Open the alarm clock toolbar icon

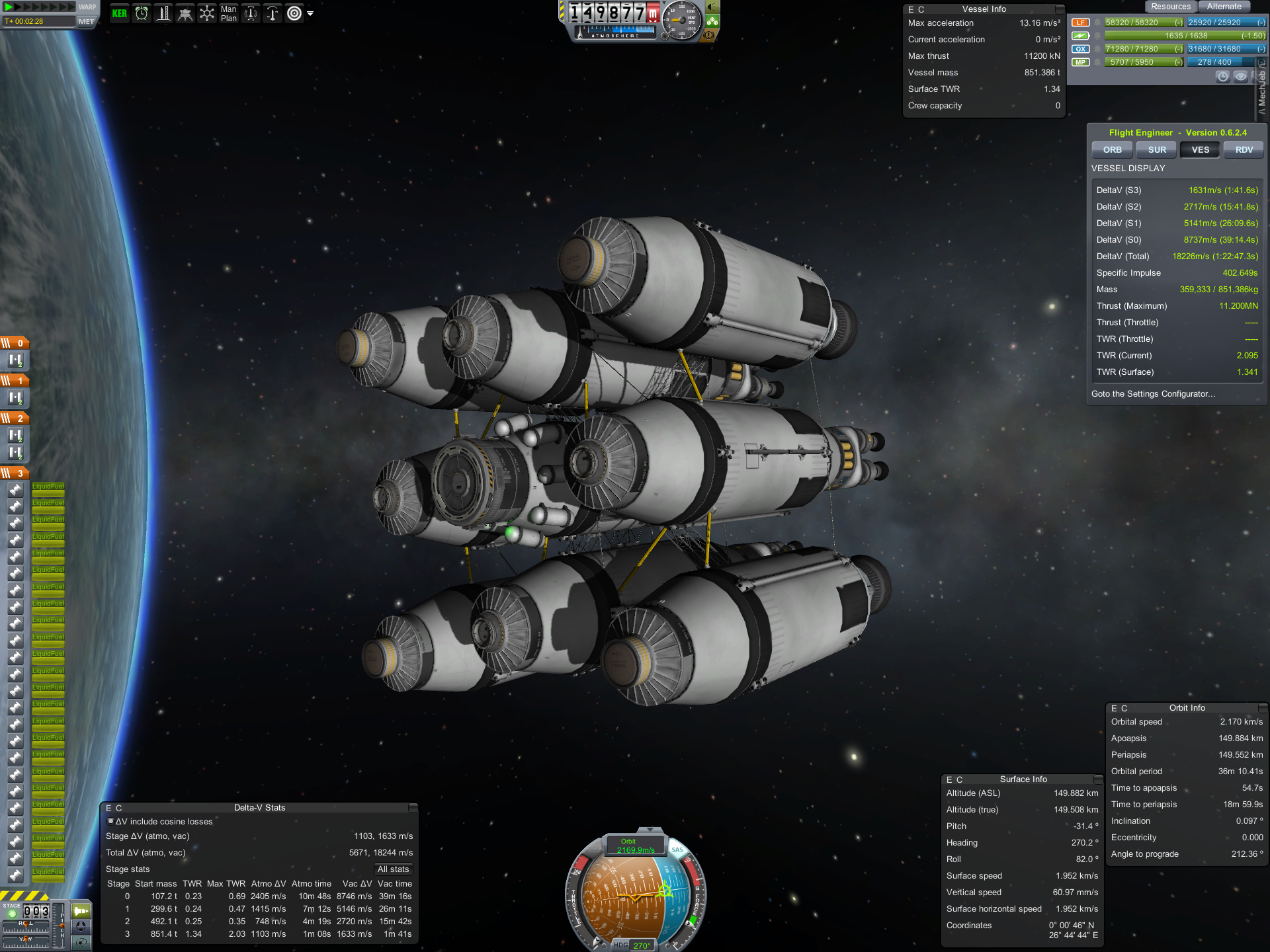[142, 13]
